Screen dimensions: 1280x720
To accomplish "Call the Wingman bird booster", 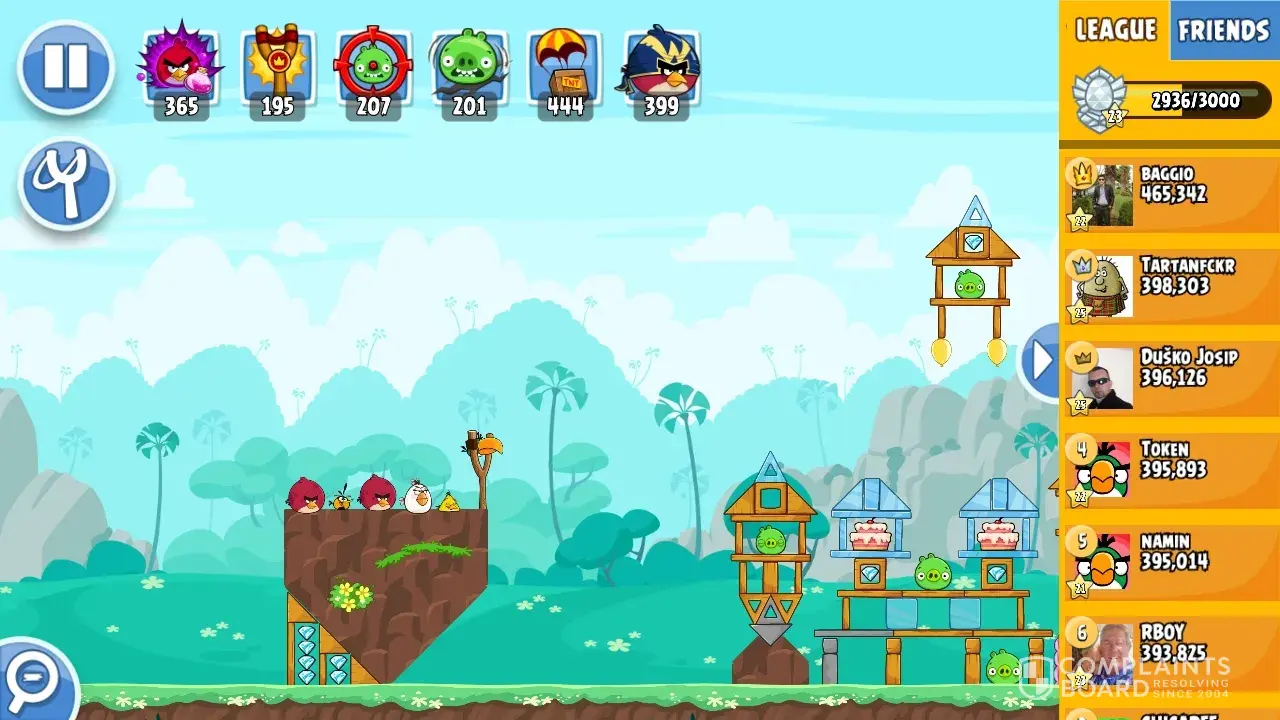I will pyautogui.click(x=661, y=70).
